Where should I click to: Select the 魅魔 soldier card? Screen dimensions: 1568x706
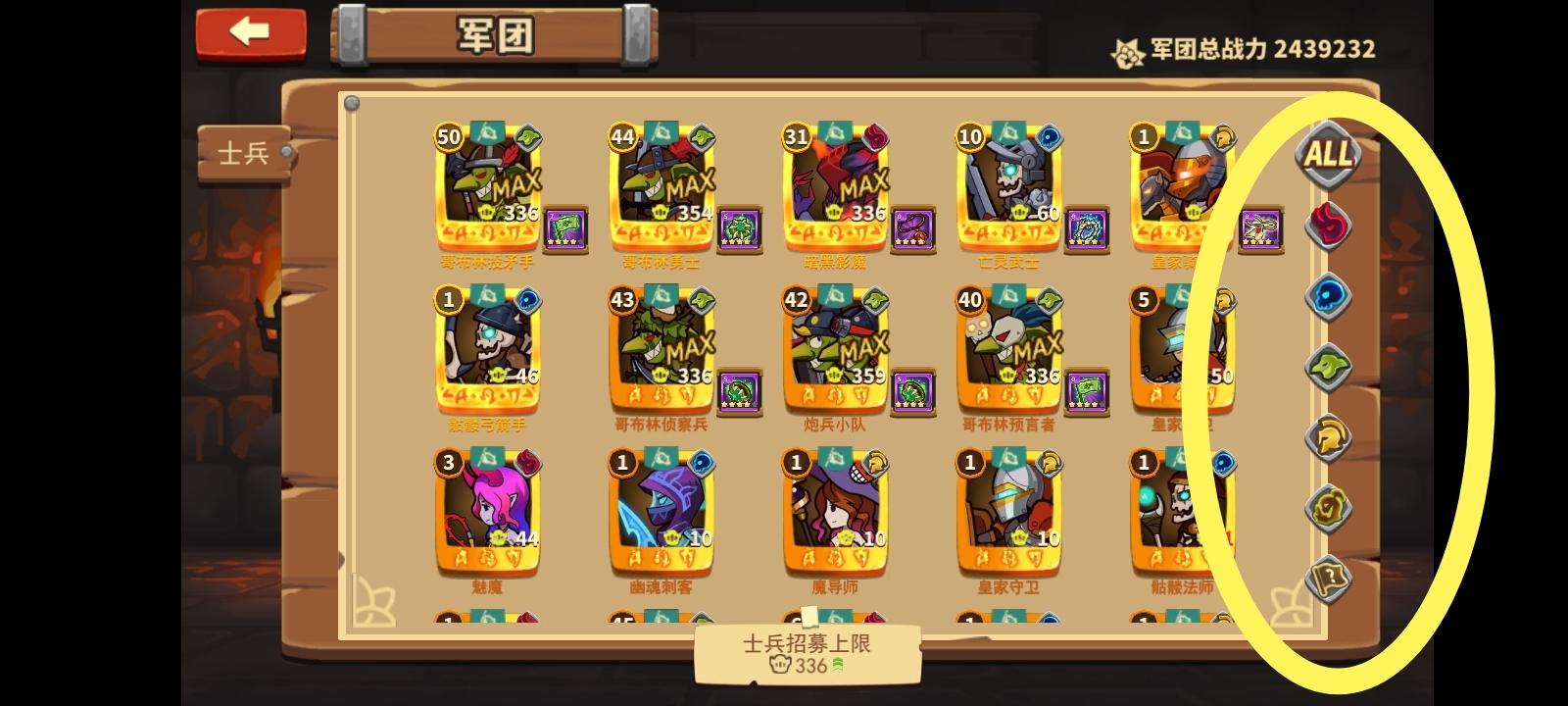[487, 510]
